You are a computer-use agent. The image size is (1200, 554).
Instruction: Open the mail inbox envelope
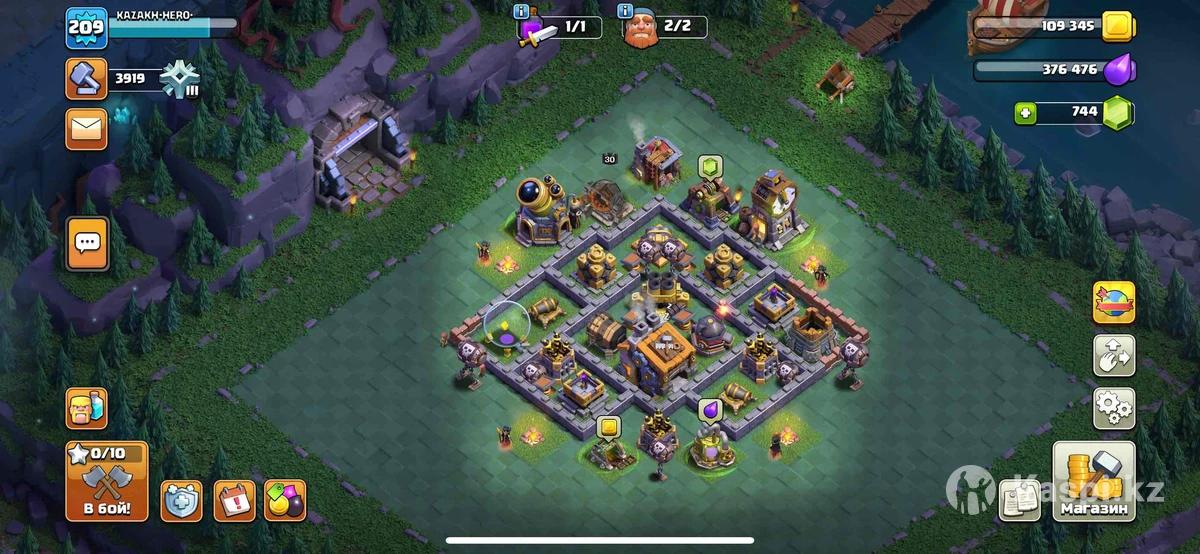click(x=86, y=129)
